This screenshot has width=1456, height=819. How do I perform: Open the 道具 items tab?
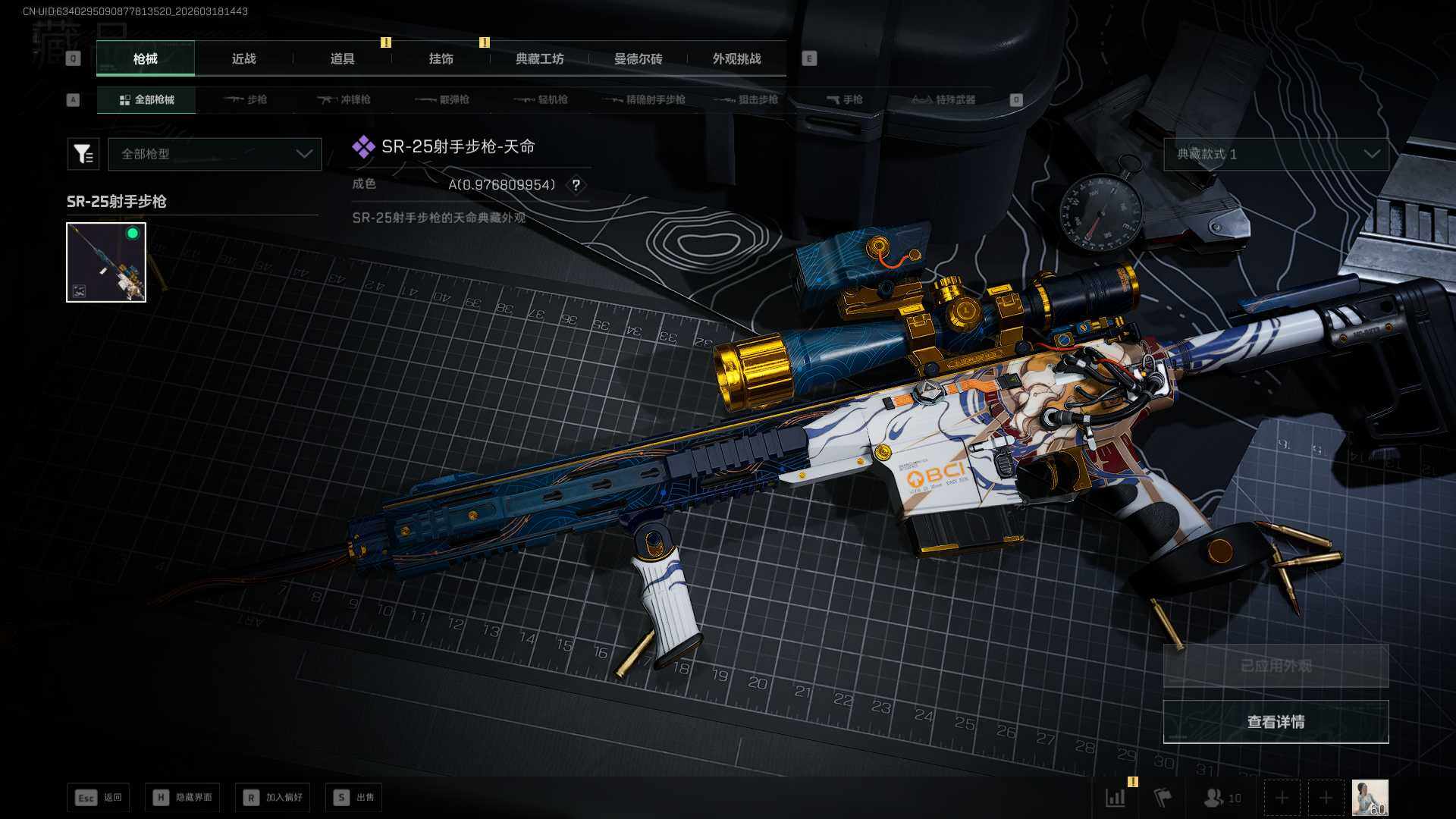click(342, 59)
